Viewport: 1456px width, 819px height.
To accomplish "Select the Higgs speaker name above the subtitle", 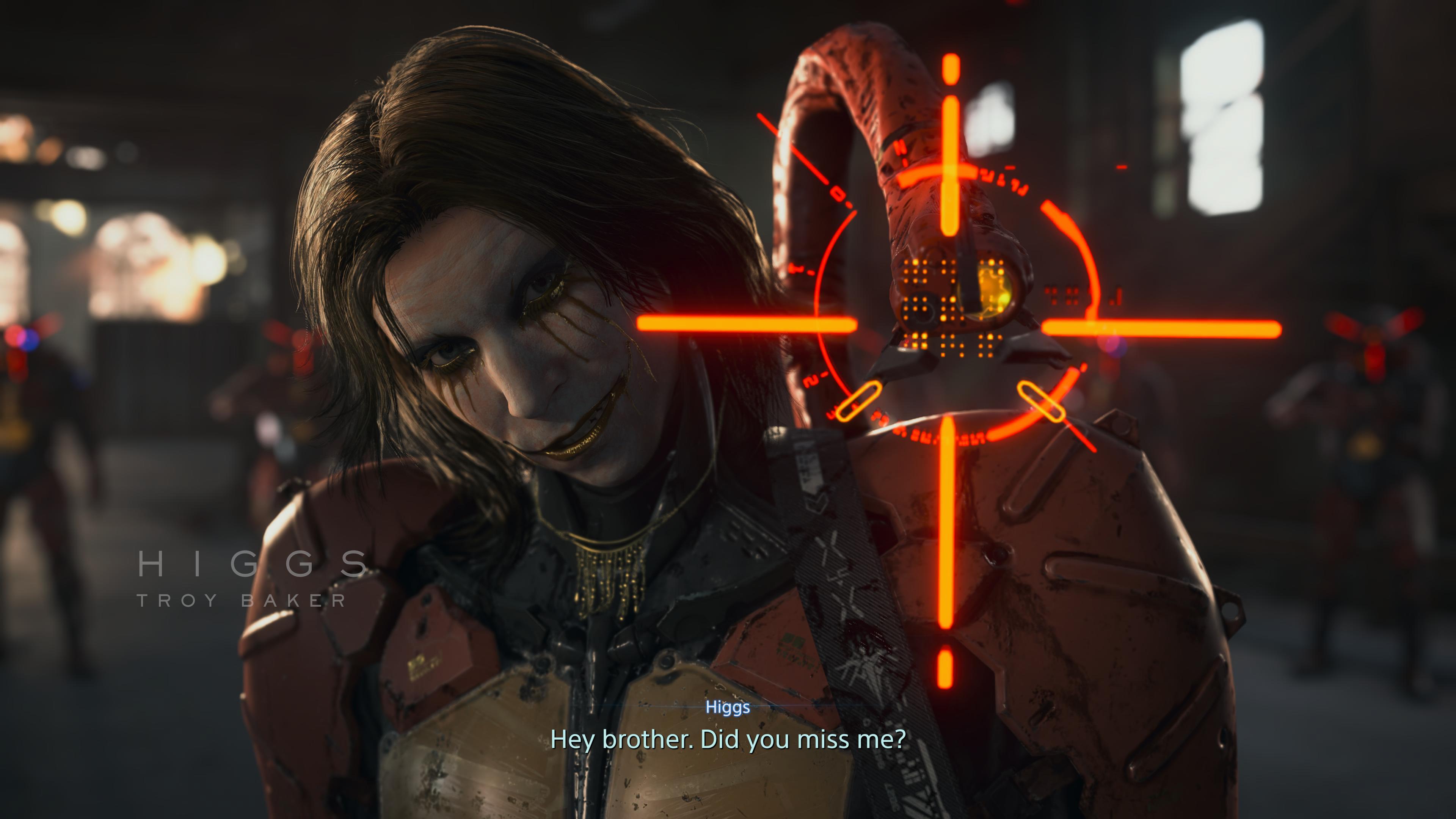I will 728,708.
